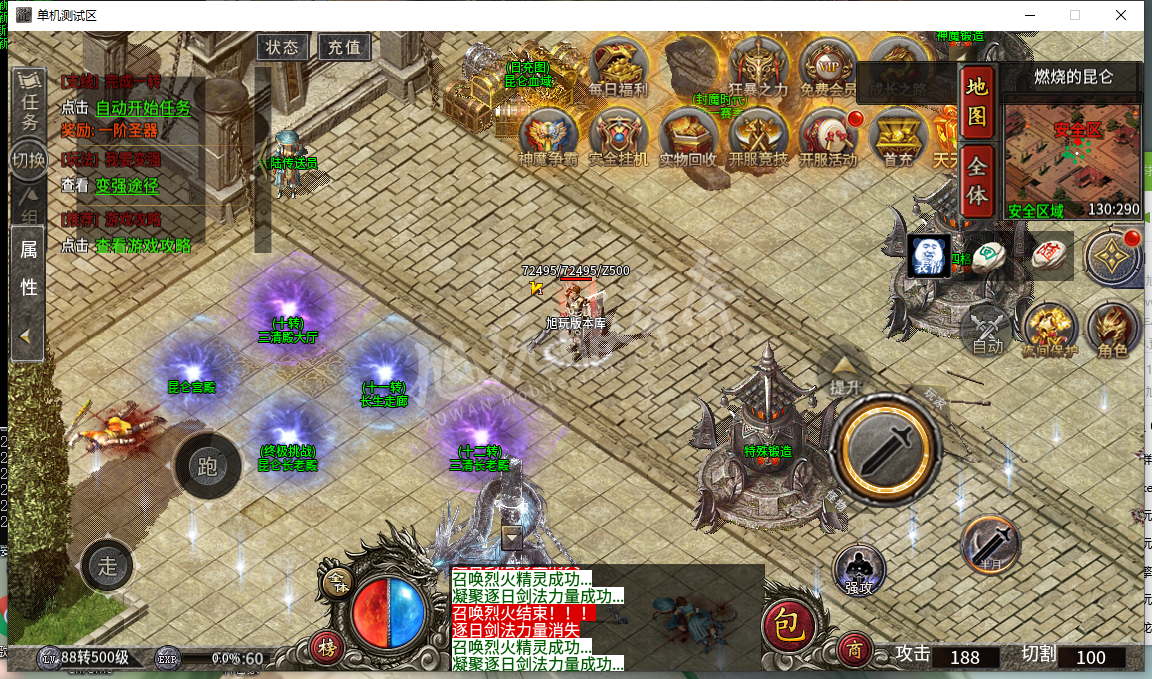Click the 自动开始任务 quest link

(142, 108)
